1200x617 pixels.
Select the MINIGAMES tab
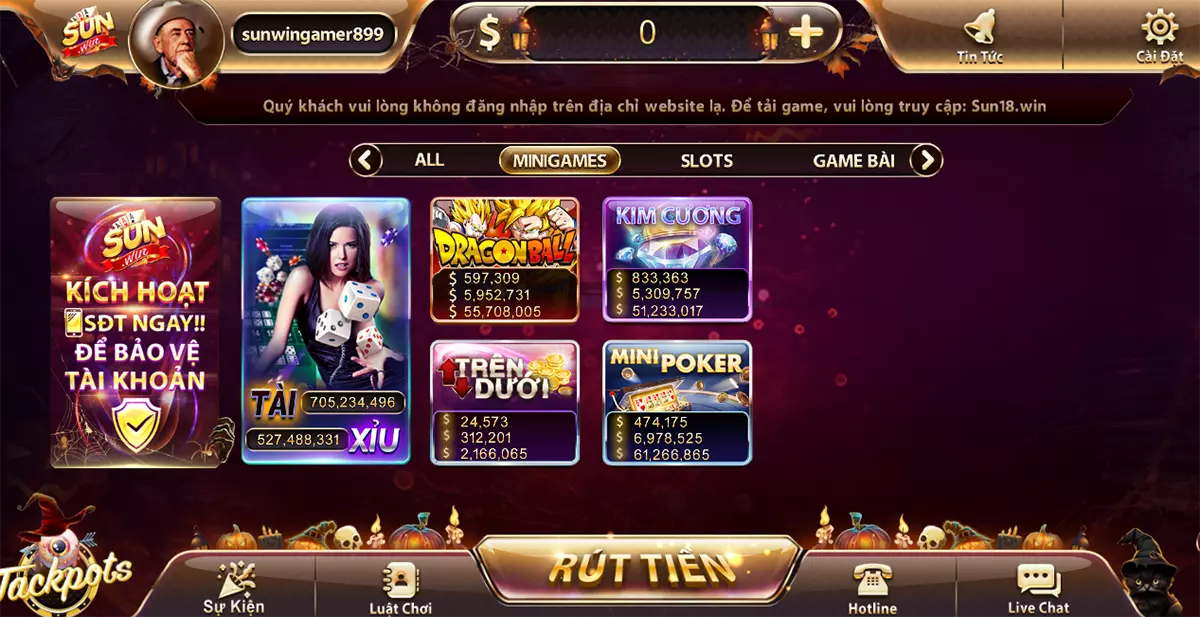tap(559, 160)
